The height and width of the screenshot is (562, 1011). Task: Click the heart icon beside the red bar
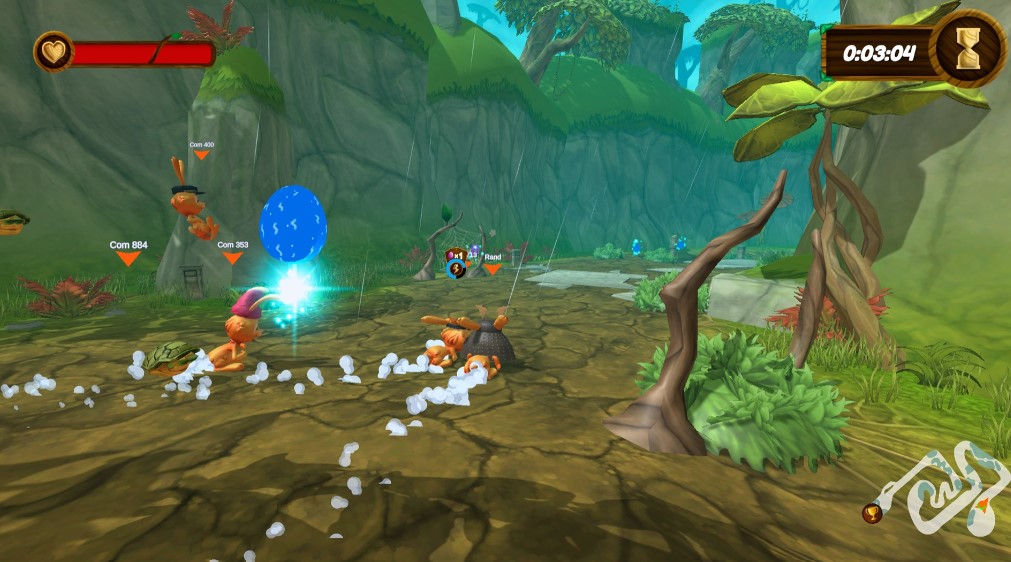53,51
